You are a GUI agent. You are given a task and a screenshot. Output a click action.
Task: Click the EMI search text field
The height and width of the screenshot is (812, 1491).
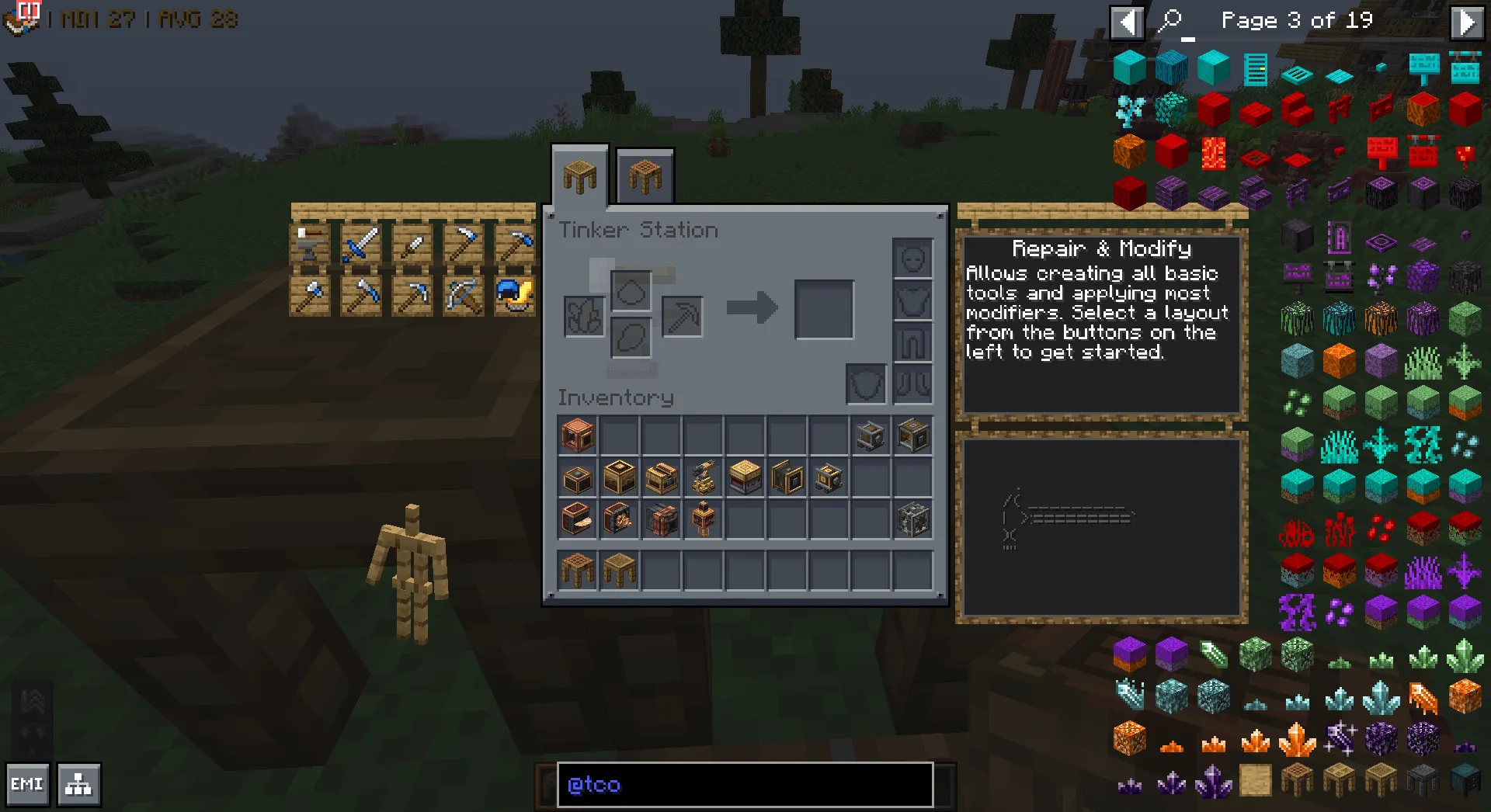[x=745, y=785]
